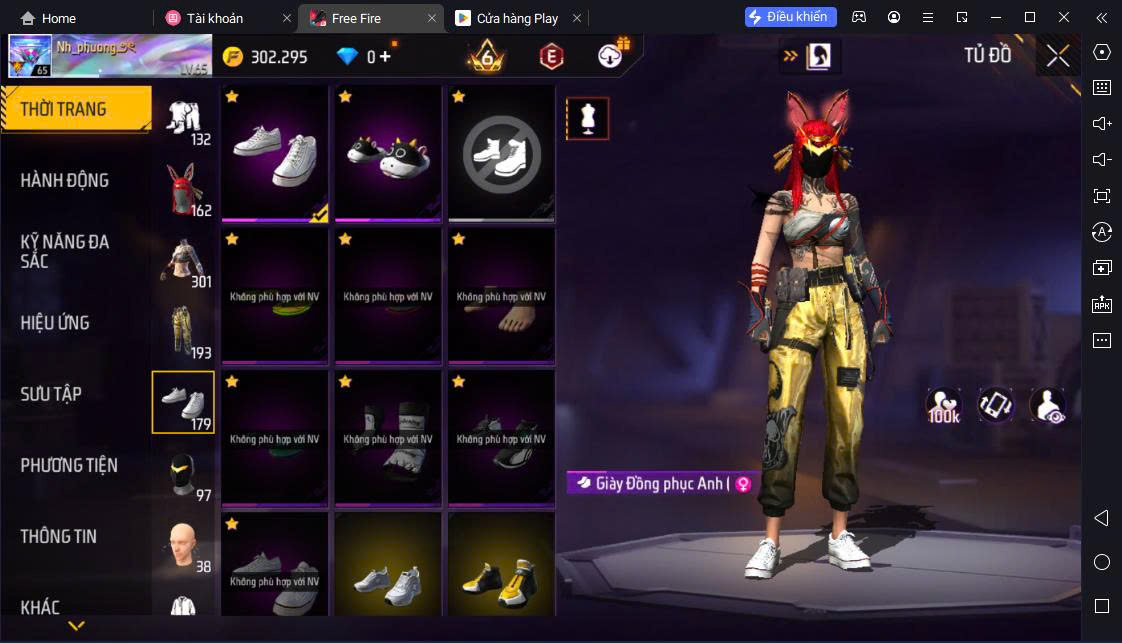The width and height of the screenshot is (1122, 643).
Task: Open the mannequin outfit preset button
Action: pos(587,119)
